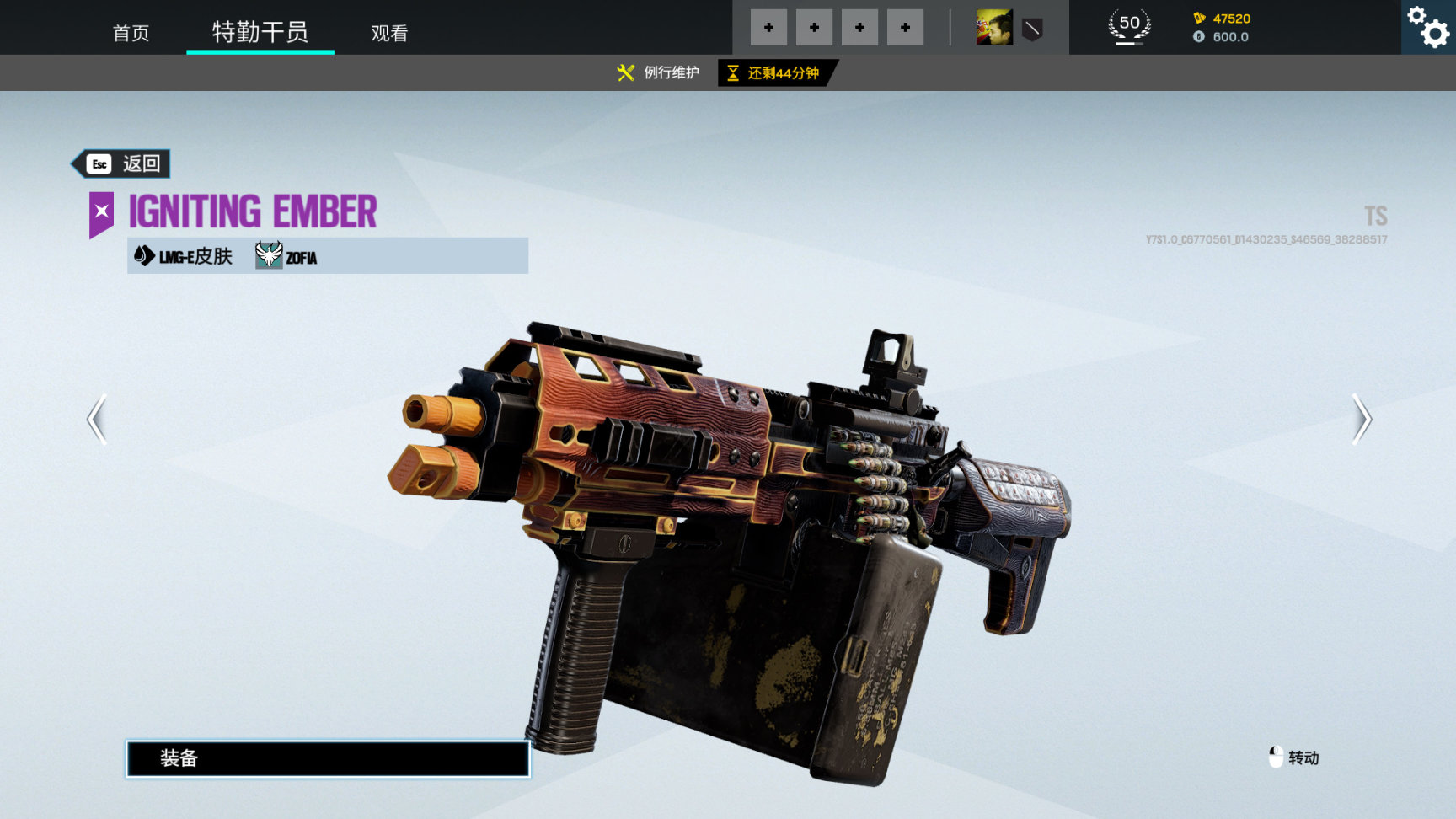Open the player profile avatar
Screen dimensions: 1456x819
[x=994, y=28]
